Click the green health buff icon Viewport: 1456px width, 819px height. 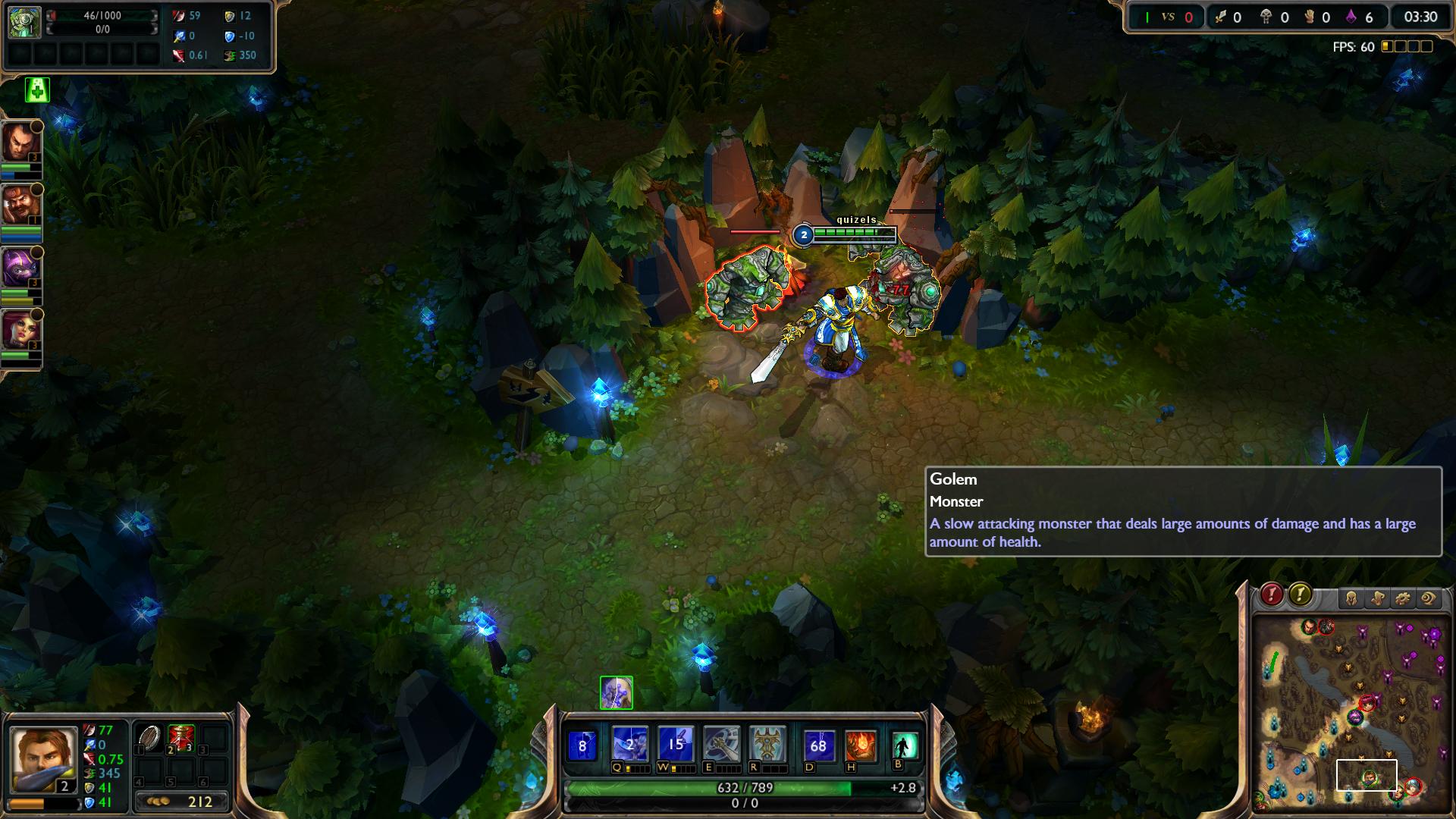(37, 90)
